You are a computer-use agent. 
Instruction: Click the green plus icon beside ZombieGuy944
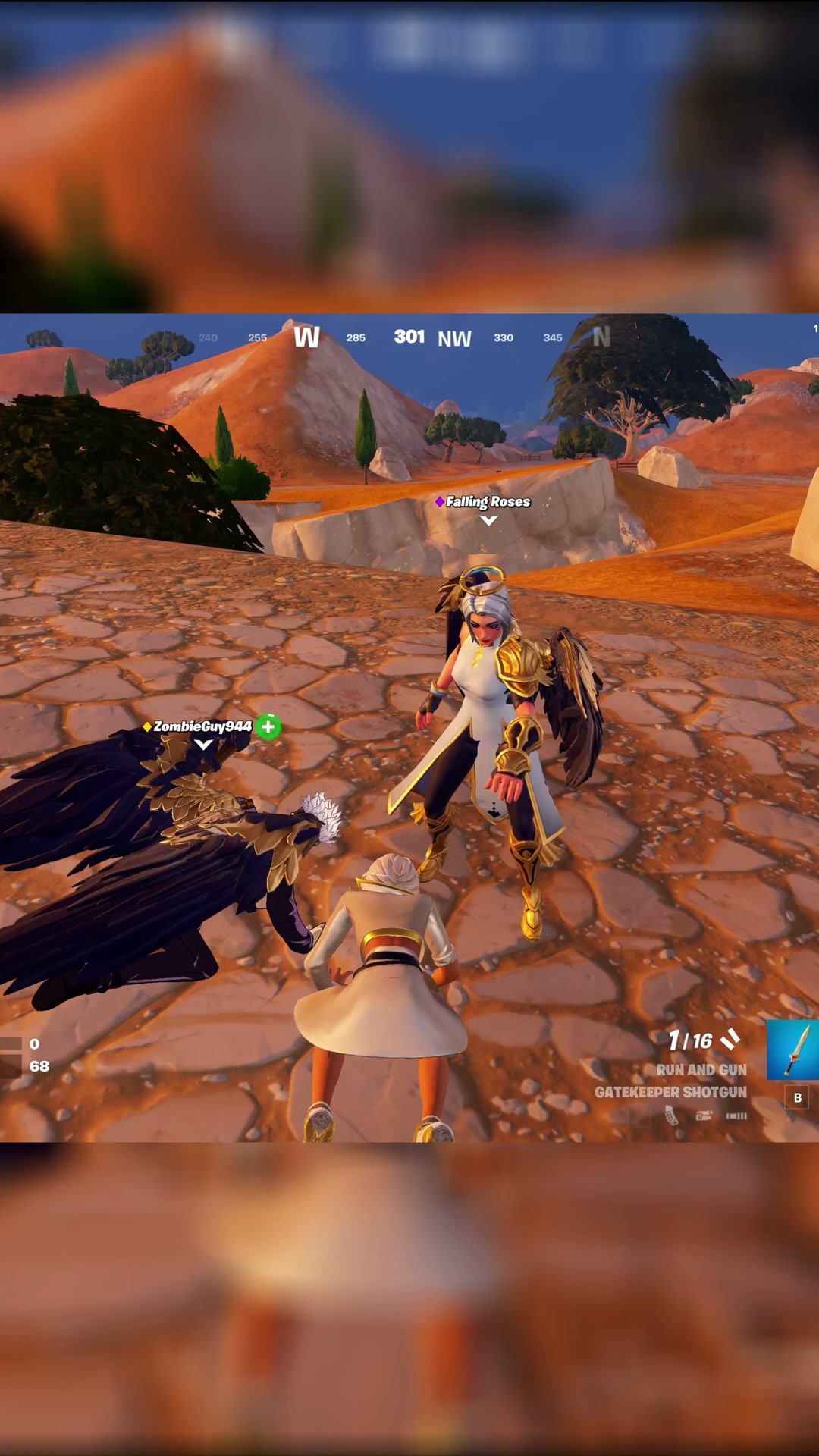[268, 726]
